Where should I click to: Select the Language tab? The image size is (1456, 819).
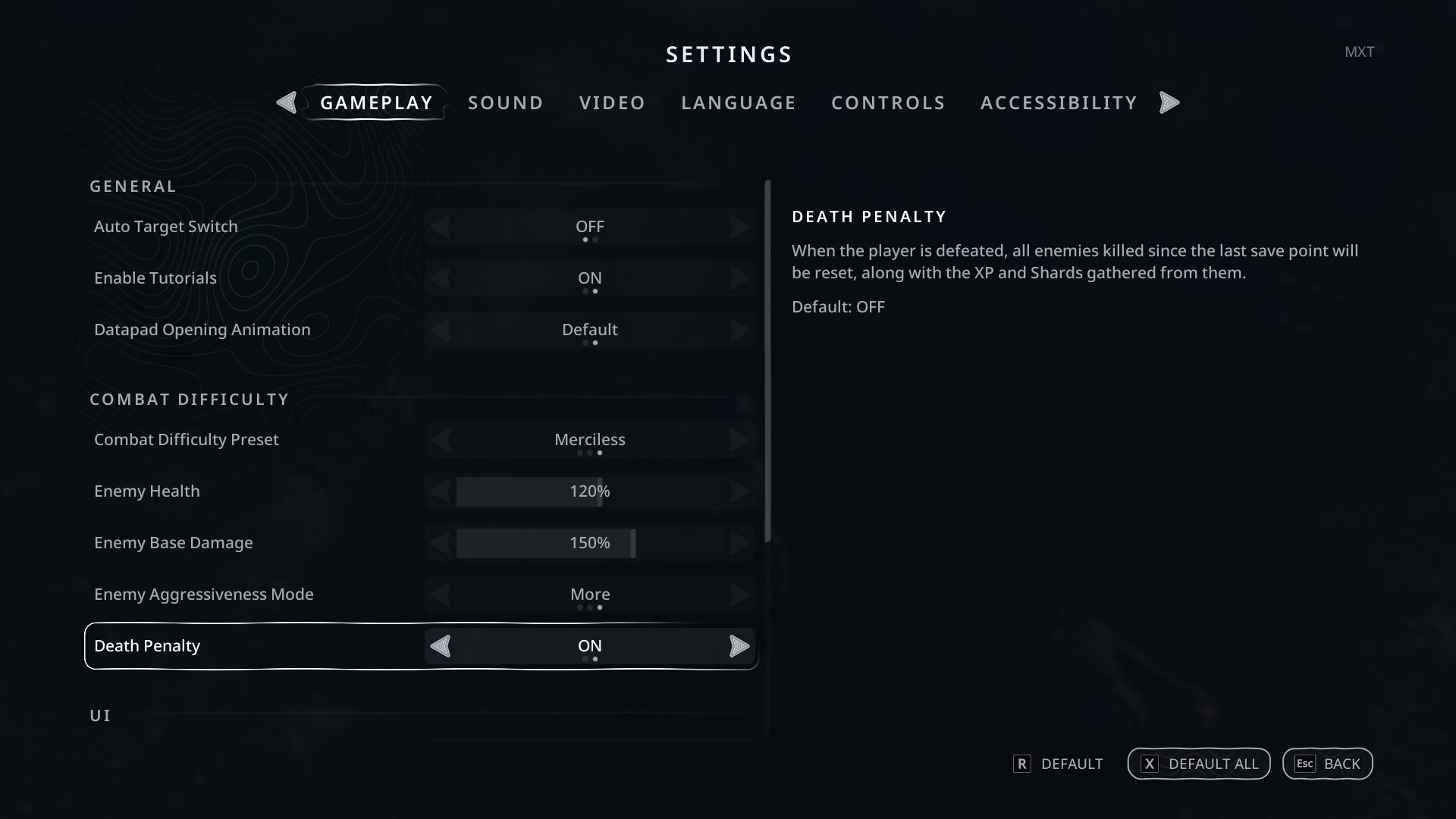coord(738,103)
